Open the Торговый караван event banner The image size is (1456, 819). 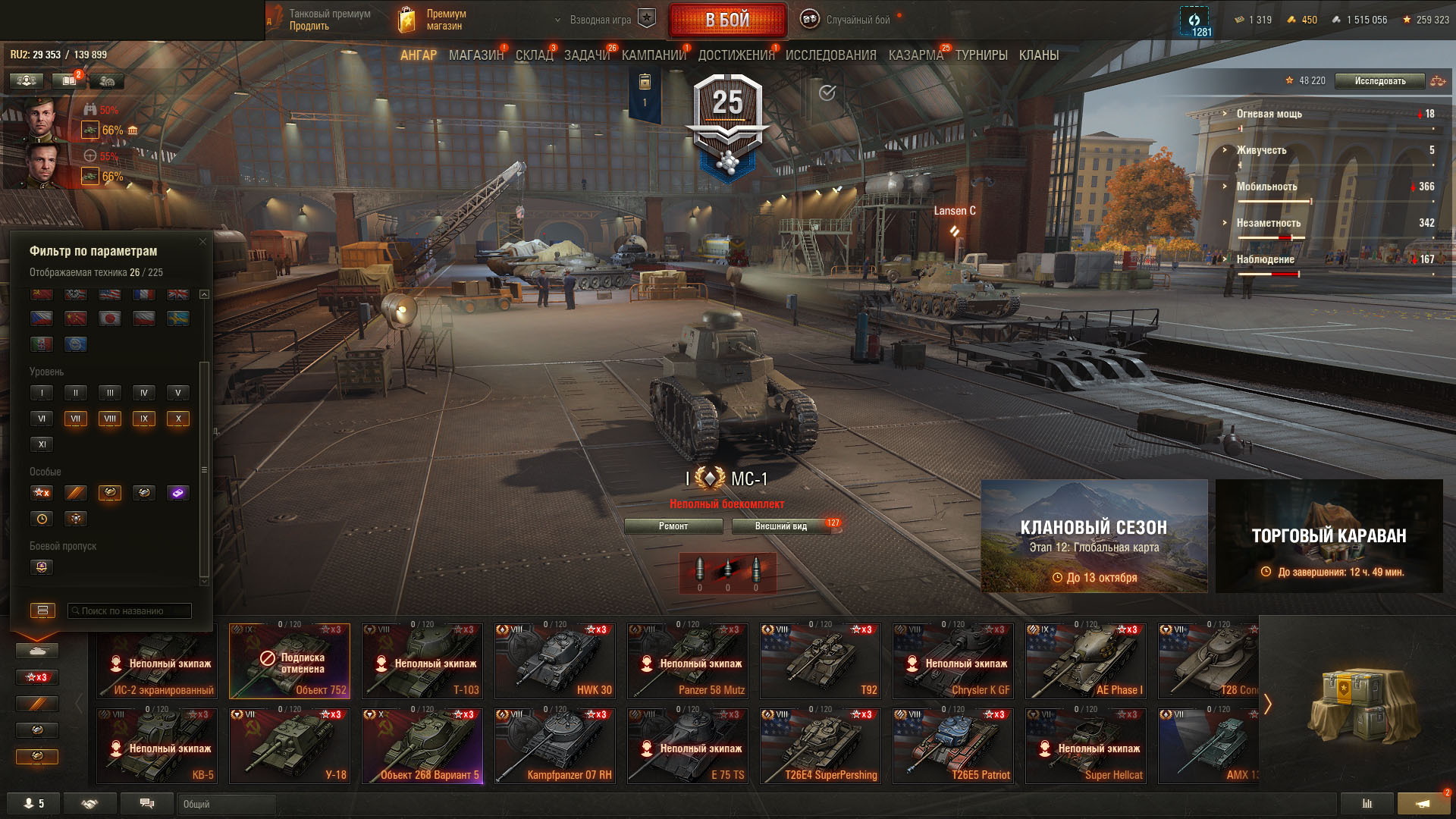coord(1329,536)
